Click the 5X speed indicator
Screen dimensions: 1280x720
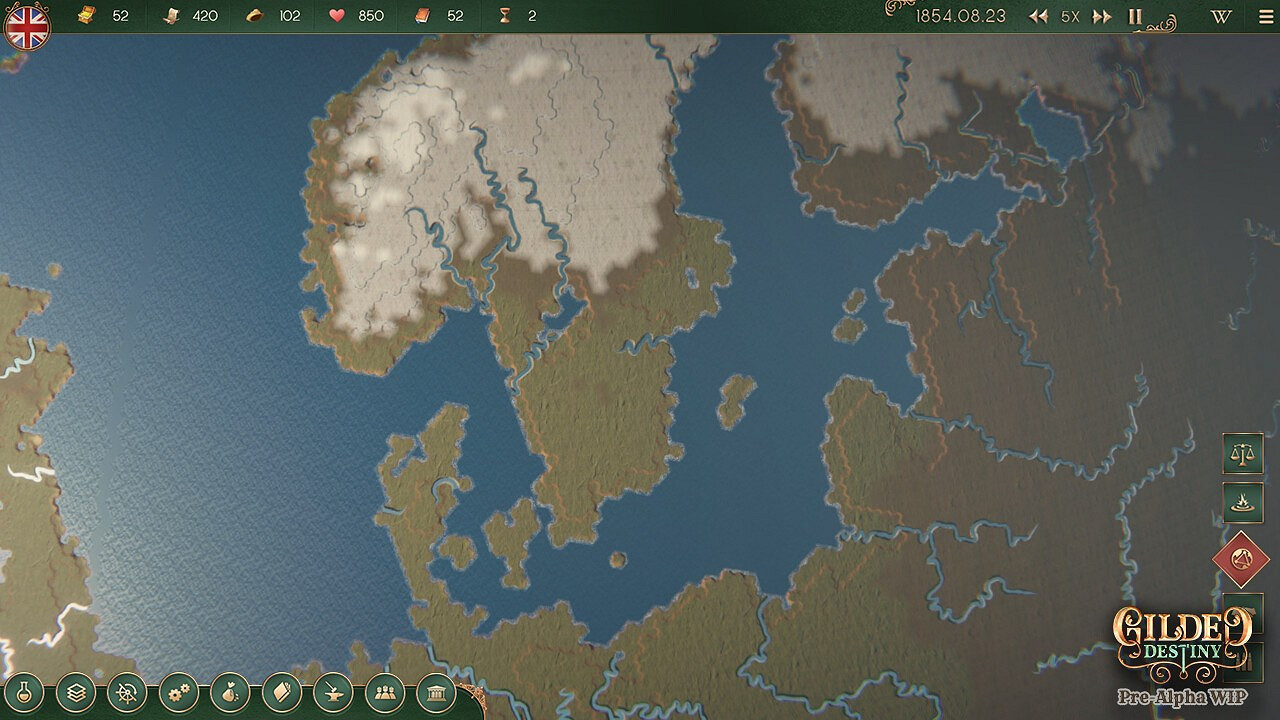pyautogui.click(x=1069, y=17)
